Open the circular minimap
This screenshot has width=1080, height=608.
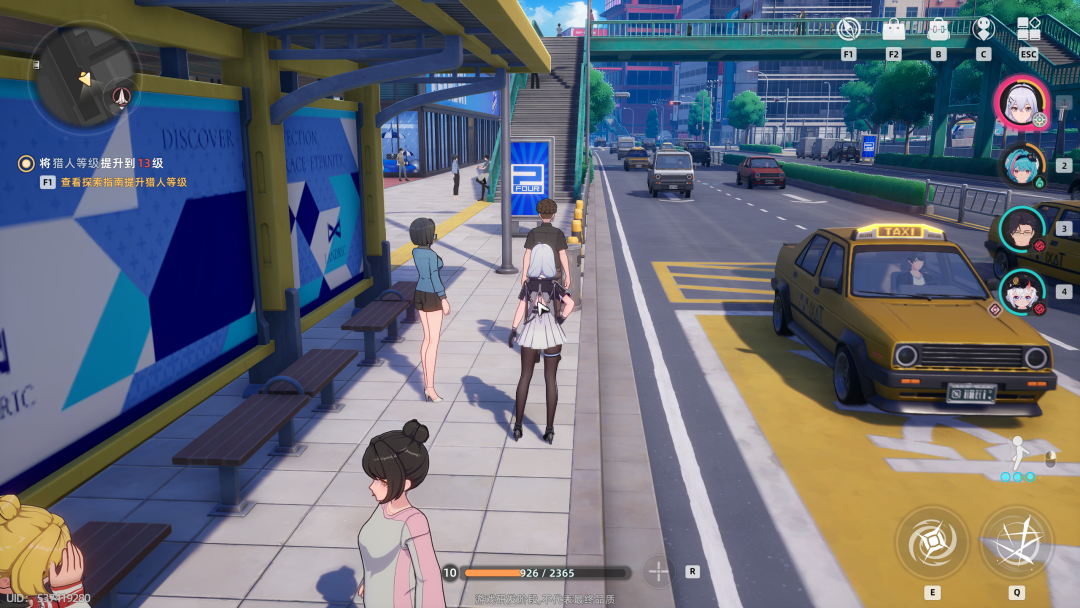pos(85,78)
